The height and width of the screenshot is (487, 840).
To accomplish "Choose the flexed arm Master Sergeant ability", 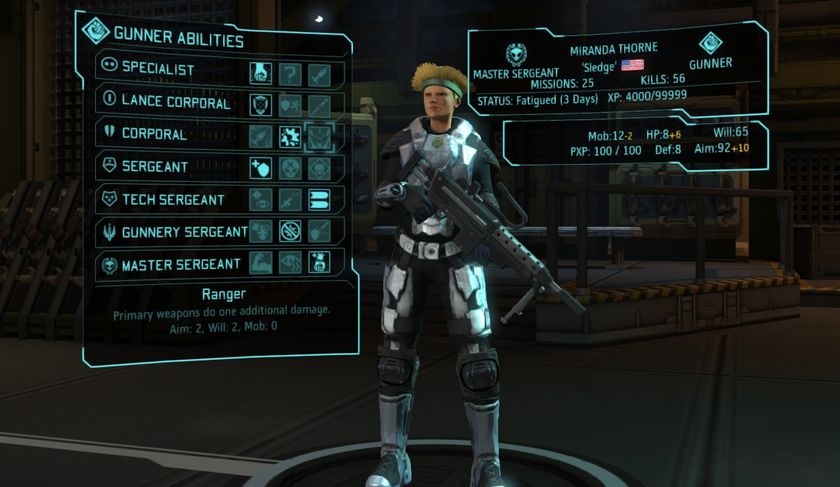I will [260, 264].
